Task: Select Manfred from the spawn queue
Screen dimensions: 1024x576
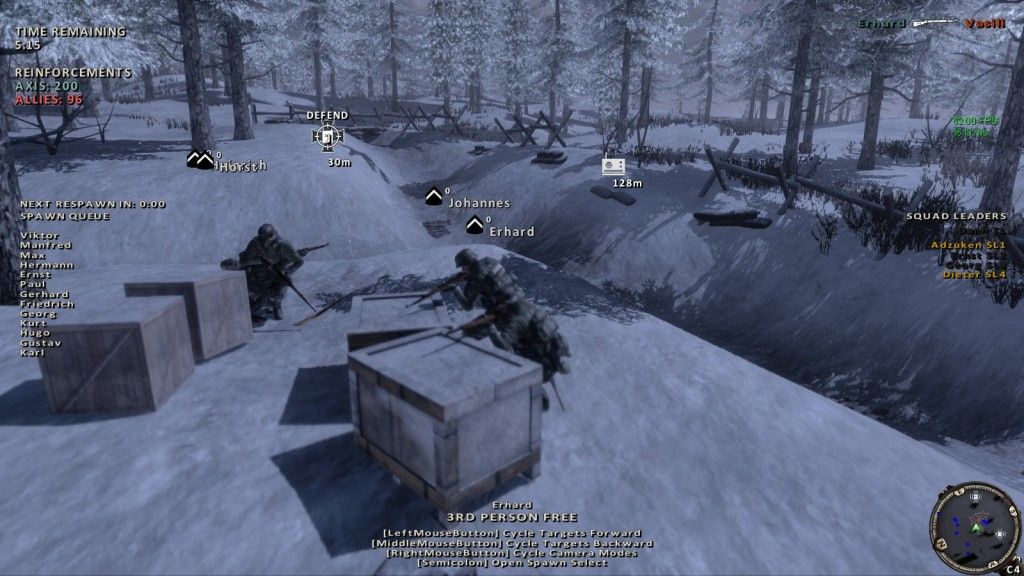Action: 38,245
